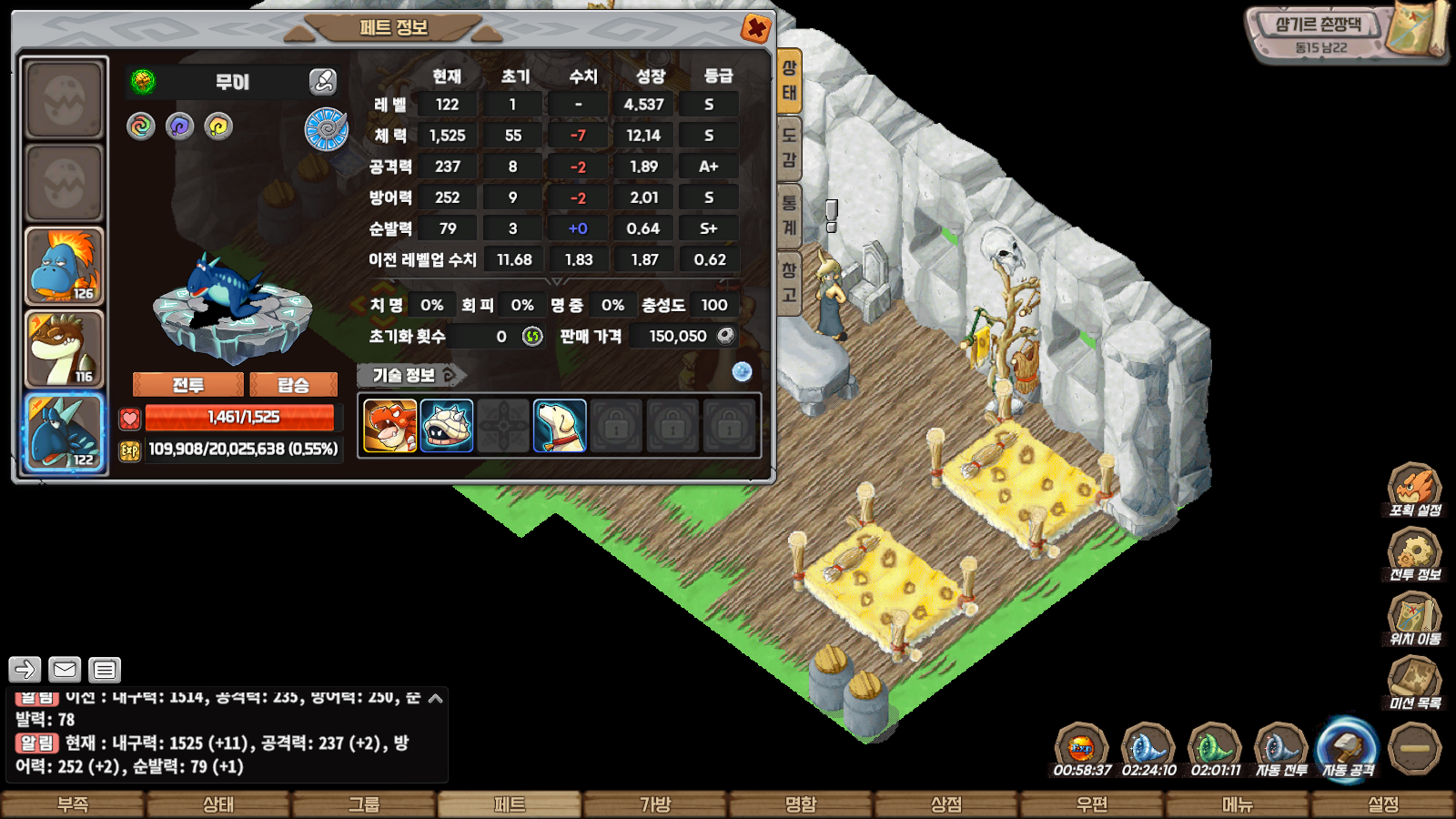The height and width of the screenshot is (819, 1456).
Task: Click the 탑승 ride button
Action: coord(293,385)
